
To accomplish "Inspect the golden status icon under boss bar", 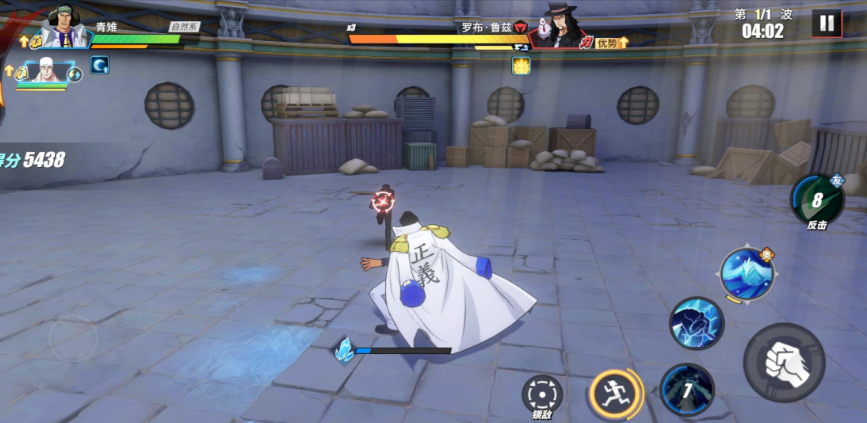I will pos(521,66).
